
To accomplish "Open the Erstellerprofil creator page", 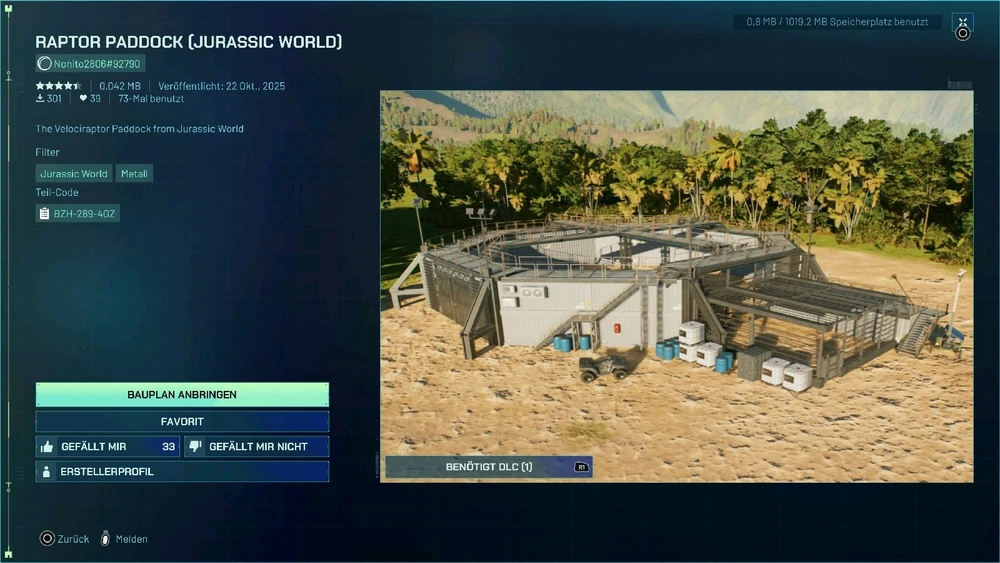I will click(x=182, y=472).
